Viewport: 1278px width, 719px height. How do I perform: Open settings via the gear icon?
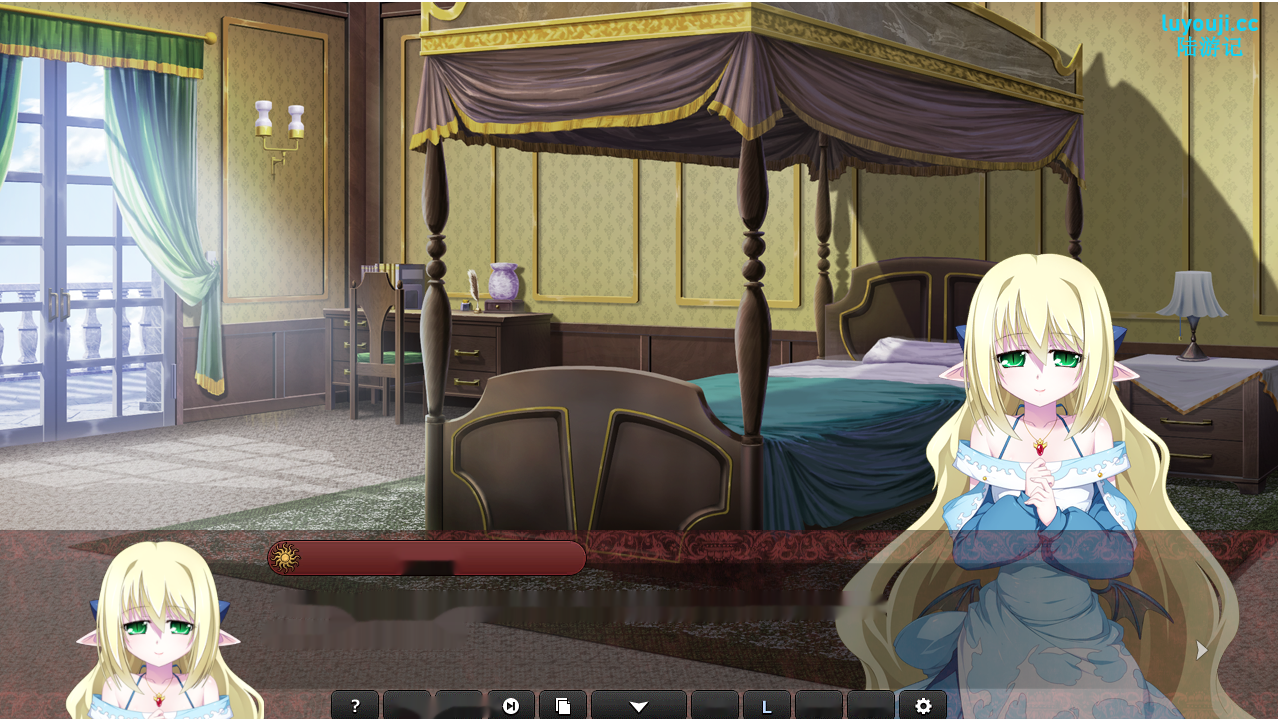click(x=923, y=706)
